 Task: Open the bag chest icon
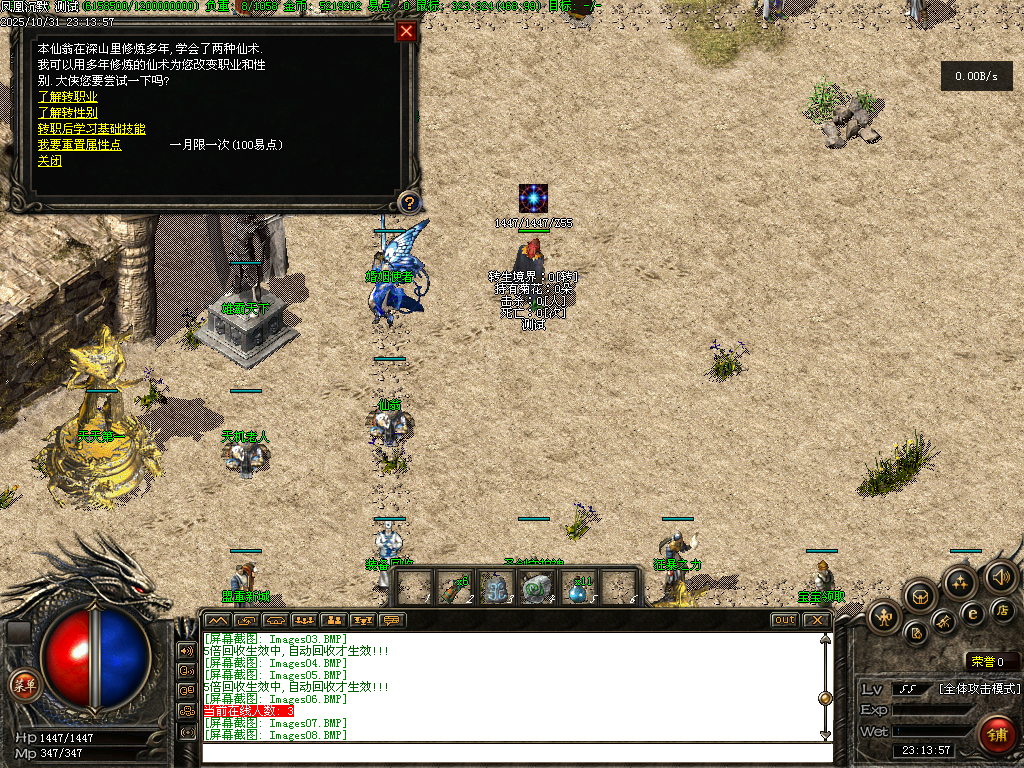click(921, 597)
